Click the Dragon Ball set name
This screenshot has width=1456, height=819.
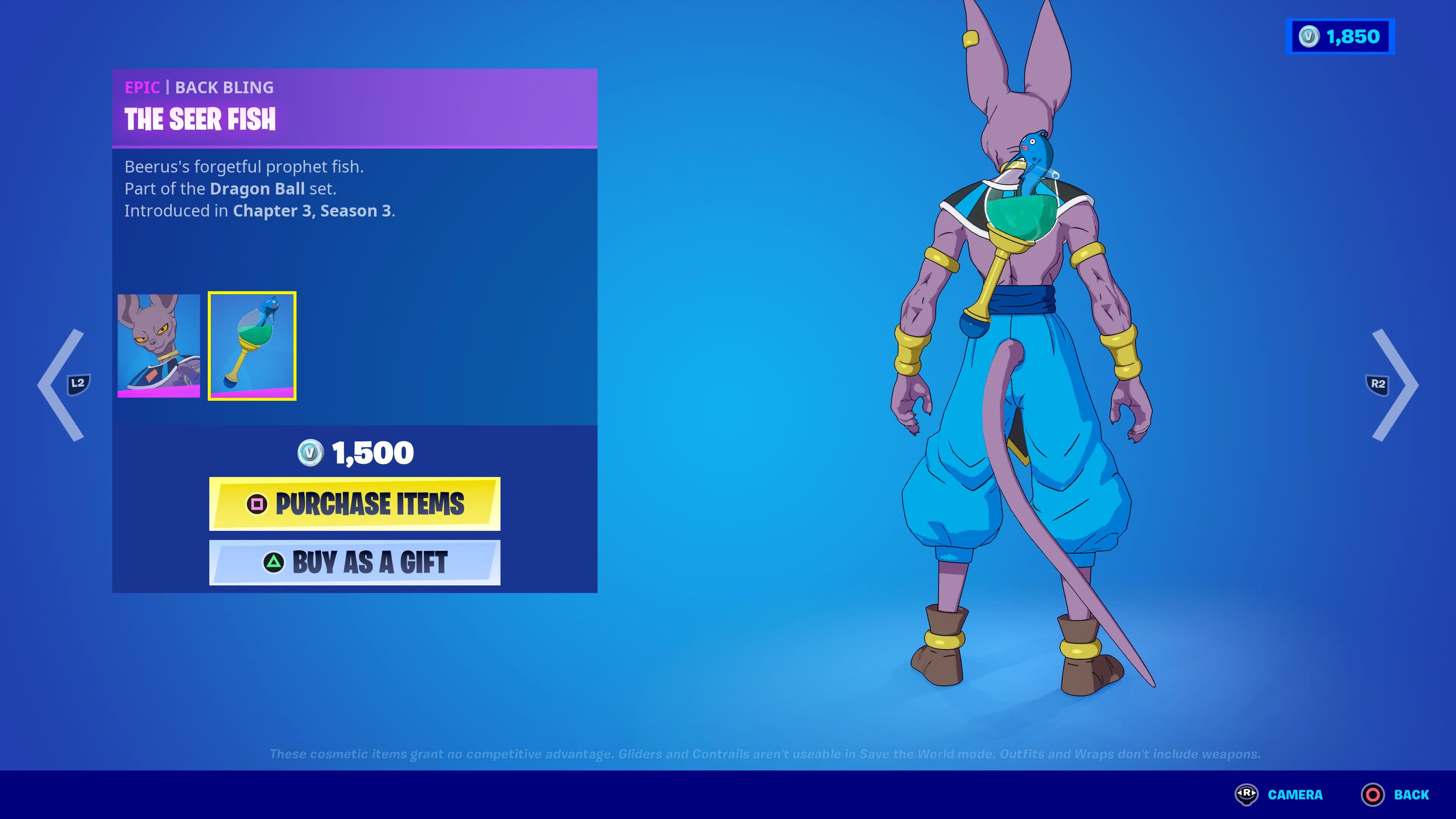(257, 189)
